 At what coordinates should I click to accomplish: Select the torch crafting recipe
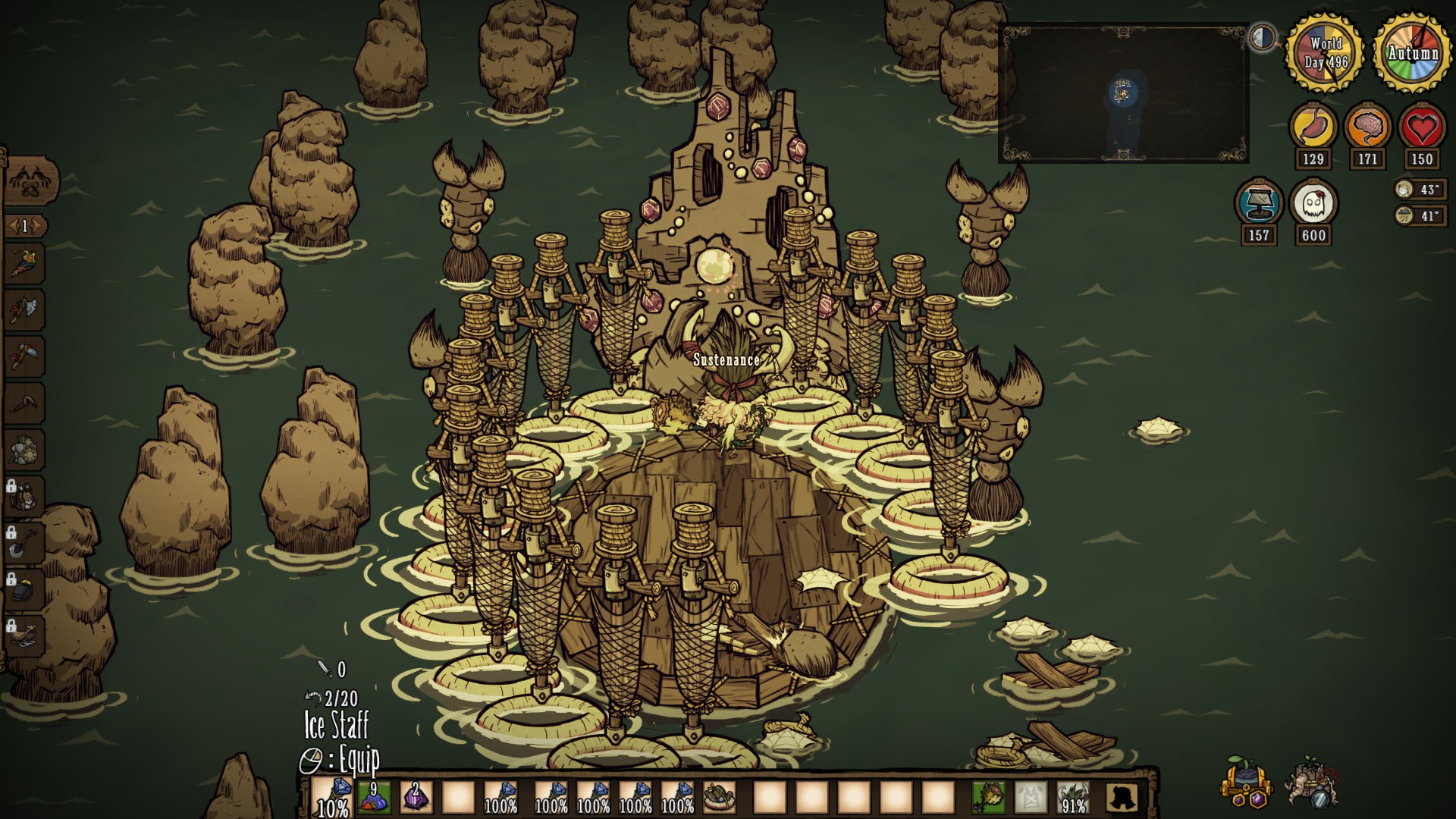(x=24, y=263)
